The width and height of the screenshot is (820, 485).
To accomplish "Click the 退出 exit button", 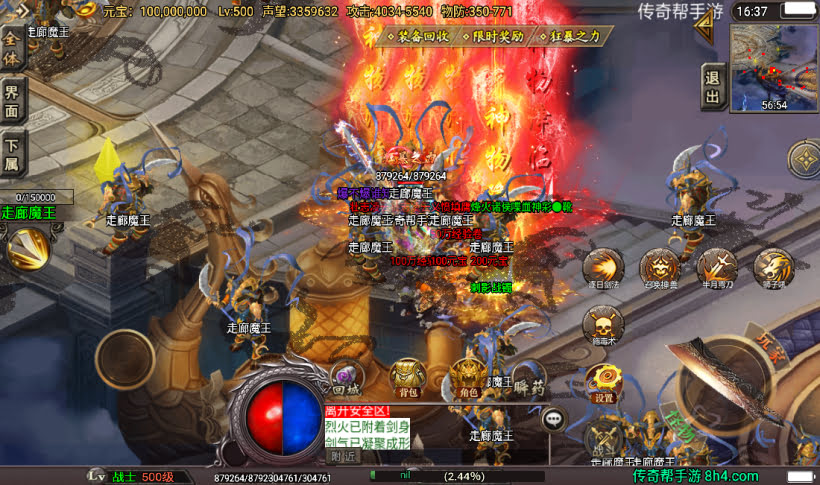I will click(712, 87).
